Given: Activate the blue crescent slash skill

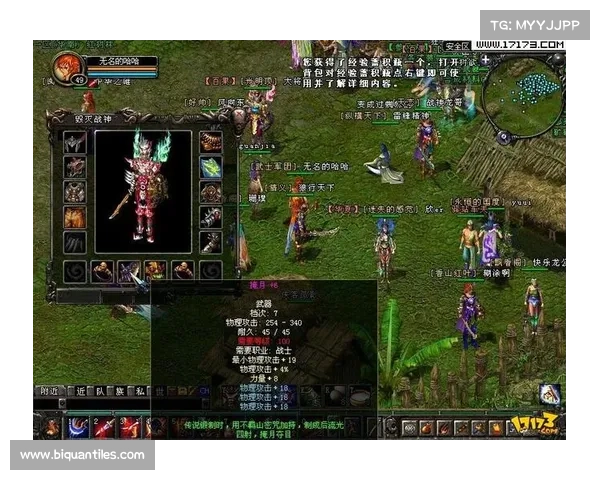Looking at the screenshot, I should pyautogui.click(x=77, y=427).
